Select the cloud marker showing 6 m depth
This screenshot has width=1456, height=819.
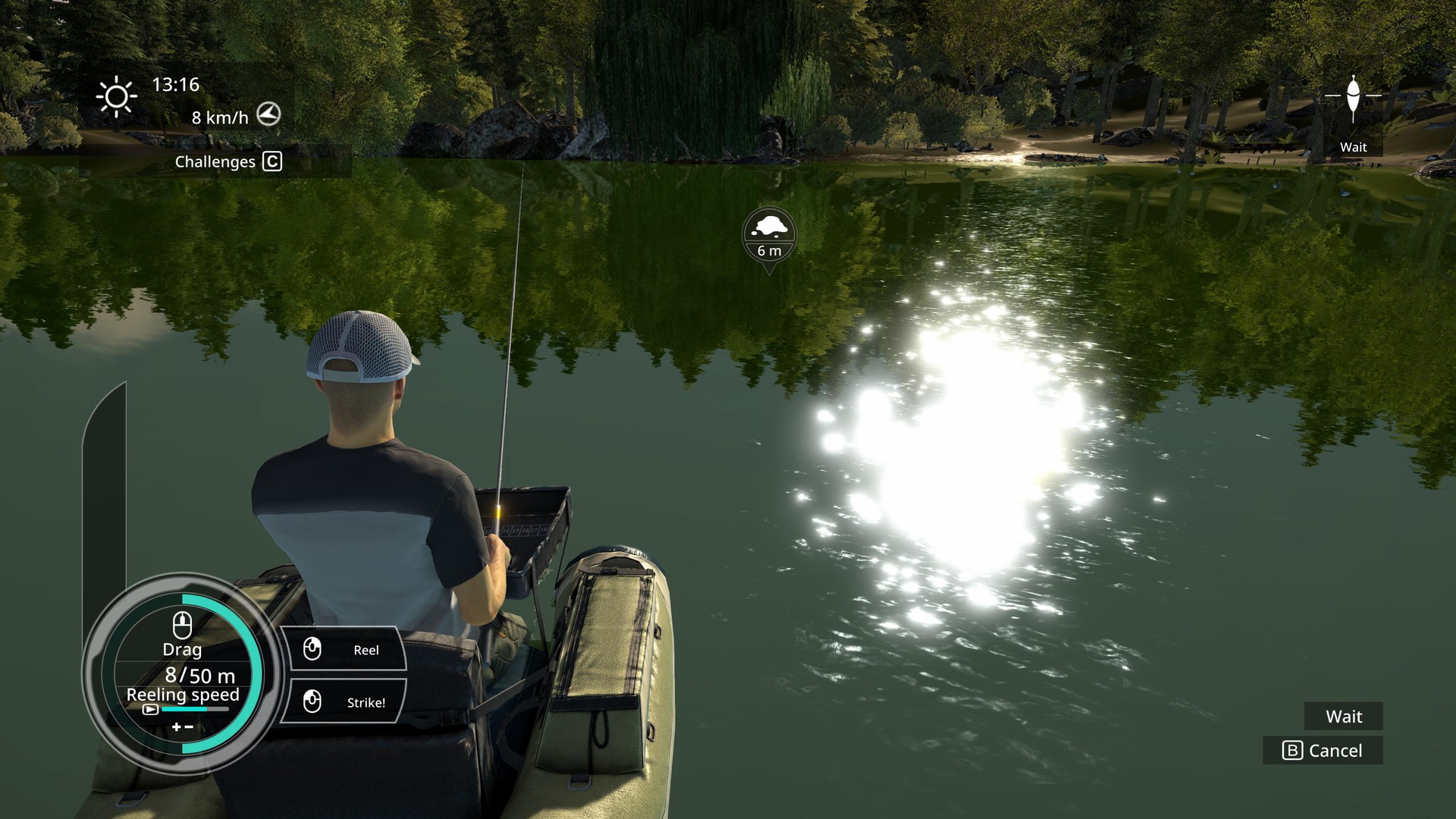click(x=769, y=234)
